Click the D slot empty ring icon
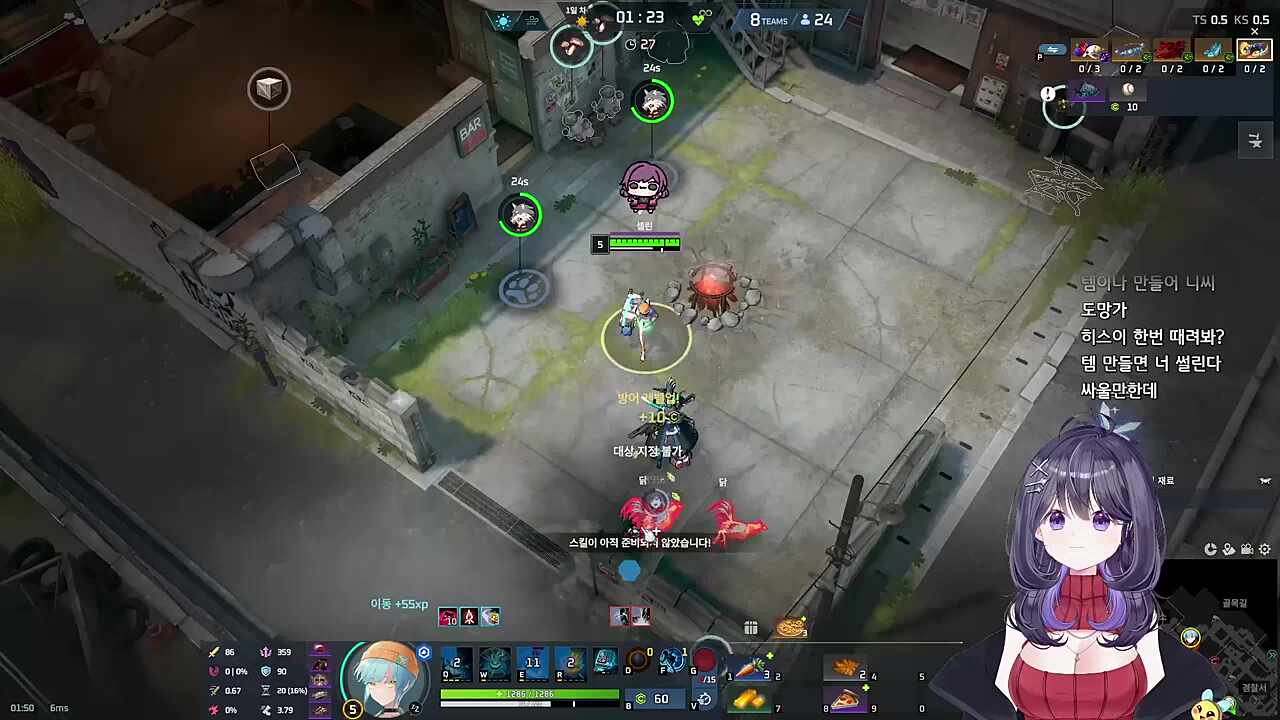 click(x=639, y=660)
